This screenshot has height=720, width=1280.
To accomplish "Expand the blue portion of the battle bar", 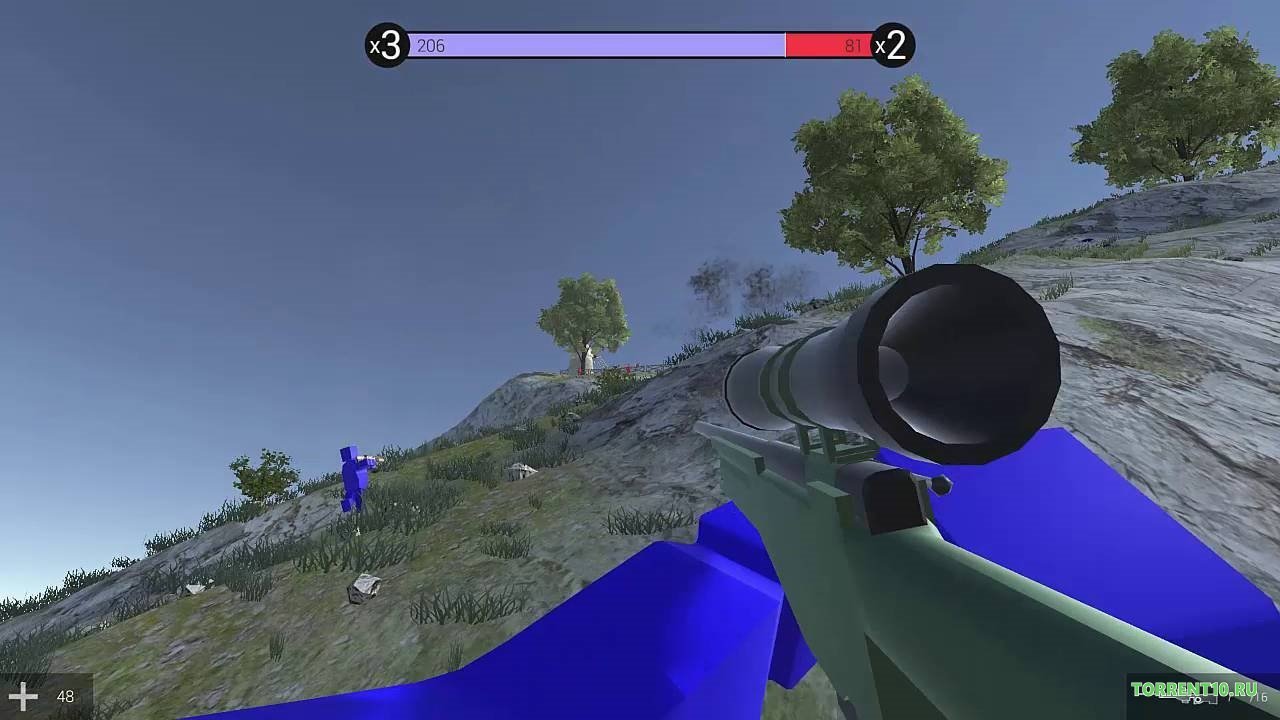I will tap(600, 44).
